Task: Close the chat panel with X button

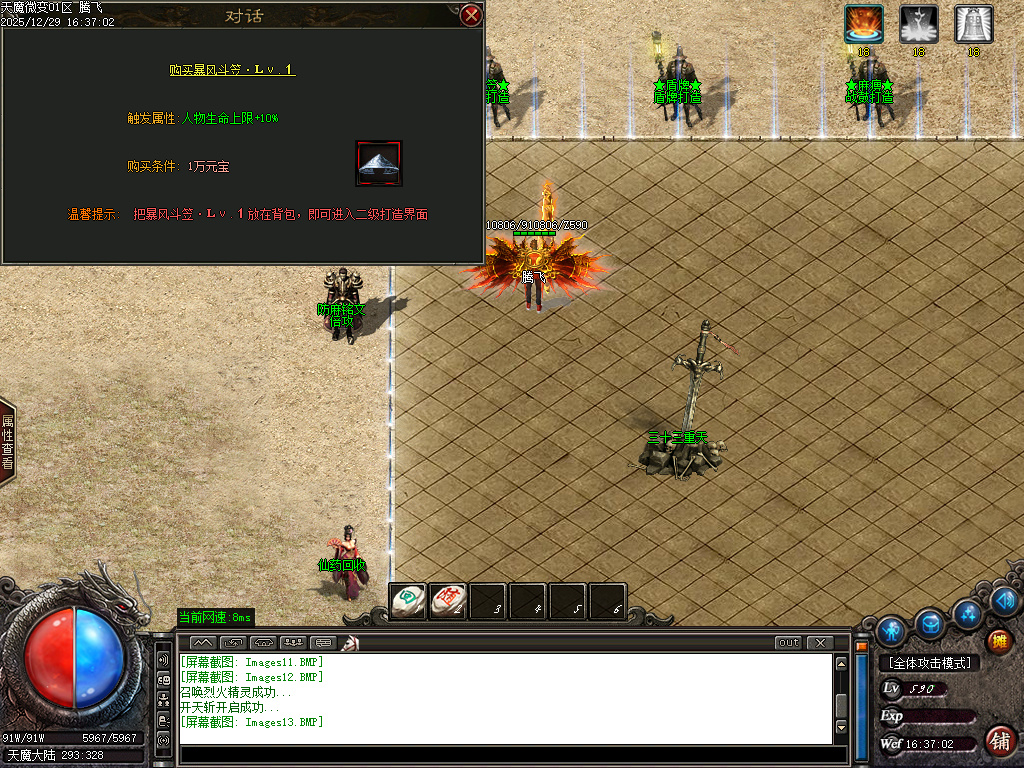Action: tap(819, 642)
